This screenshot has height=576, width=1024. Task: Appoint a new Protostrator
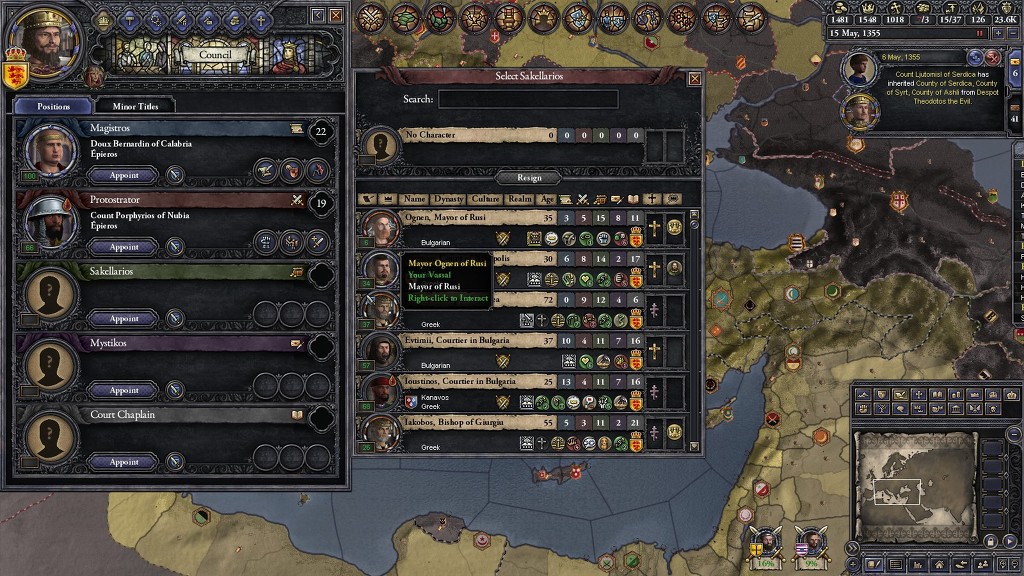point(124,247)
